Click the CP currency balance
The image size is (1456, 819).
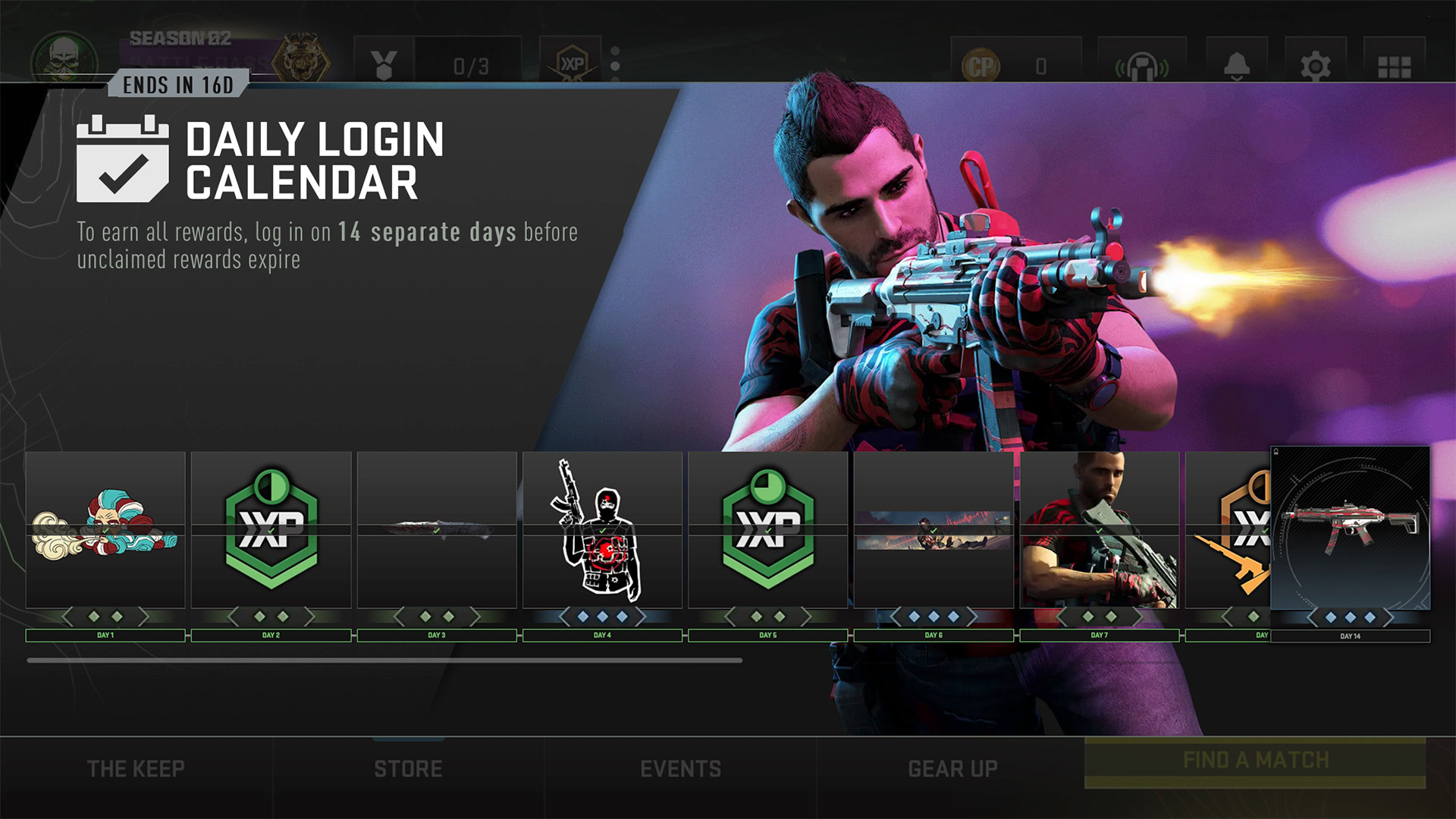pyautogui.click(x=1015, y=67)
